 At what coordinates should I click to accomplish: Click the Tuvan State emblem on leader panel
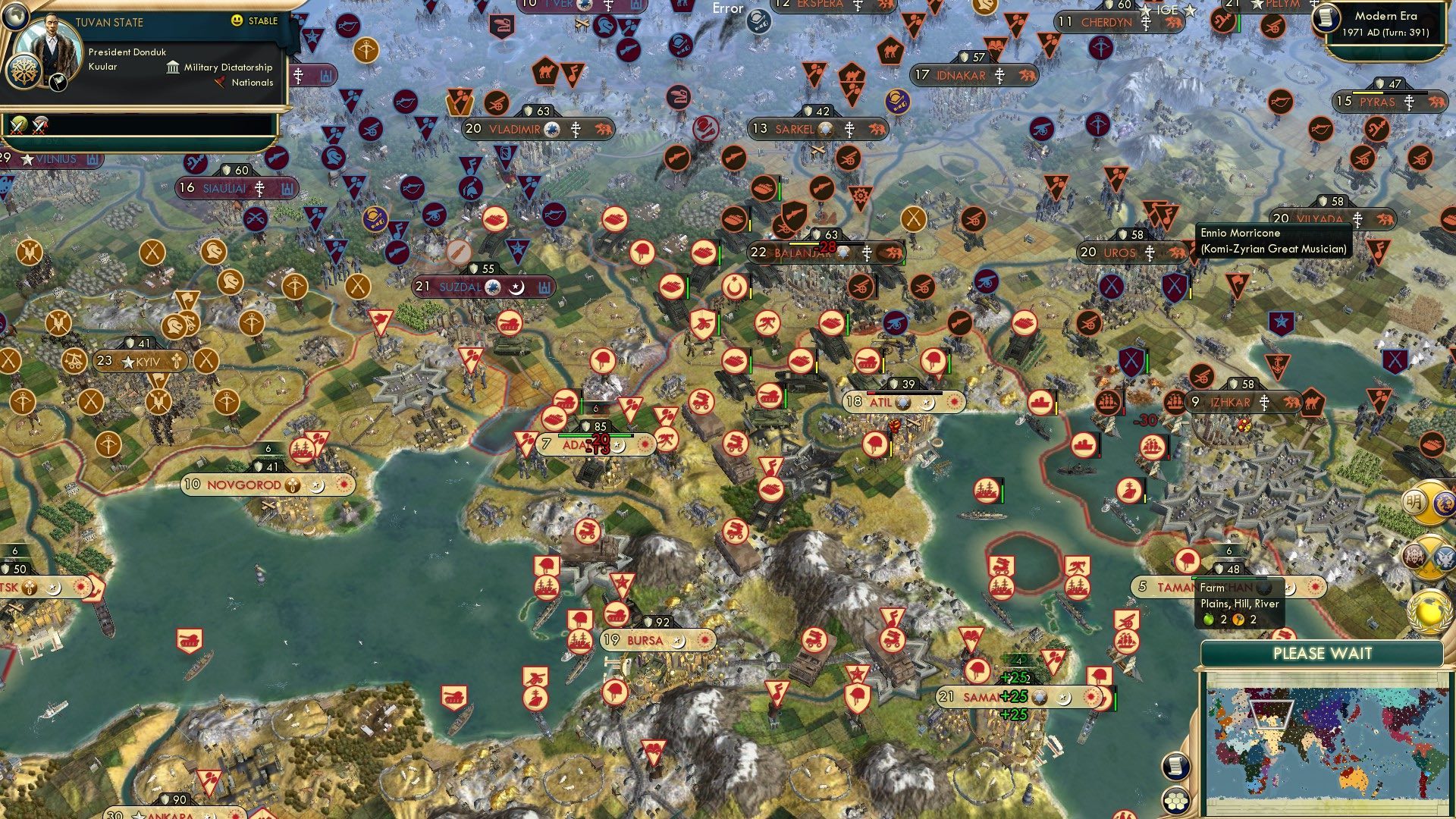tap(24, 71)
